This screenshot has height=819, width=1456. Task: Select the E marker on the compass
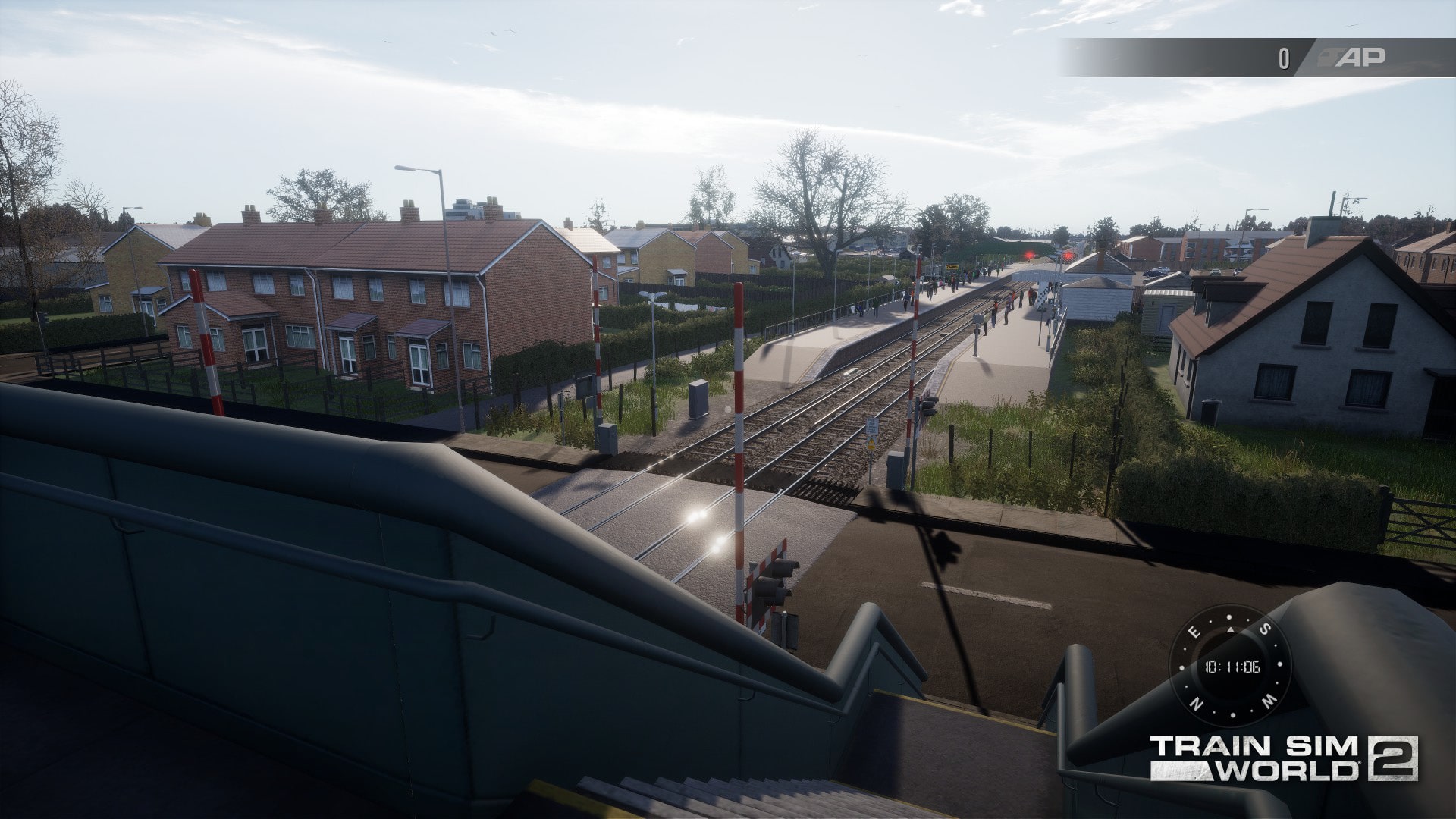click(x=1194, y=632)
